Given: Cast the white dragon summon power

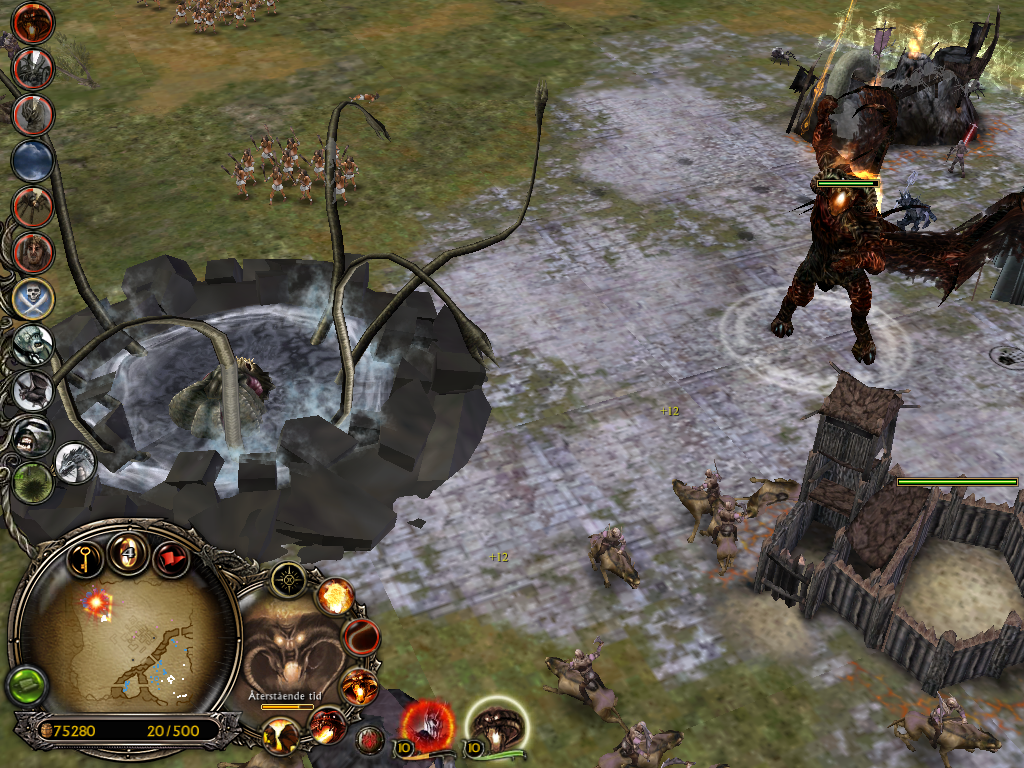Looking at the screenshot, I should pyautogui.click(x=76, y=461).
